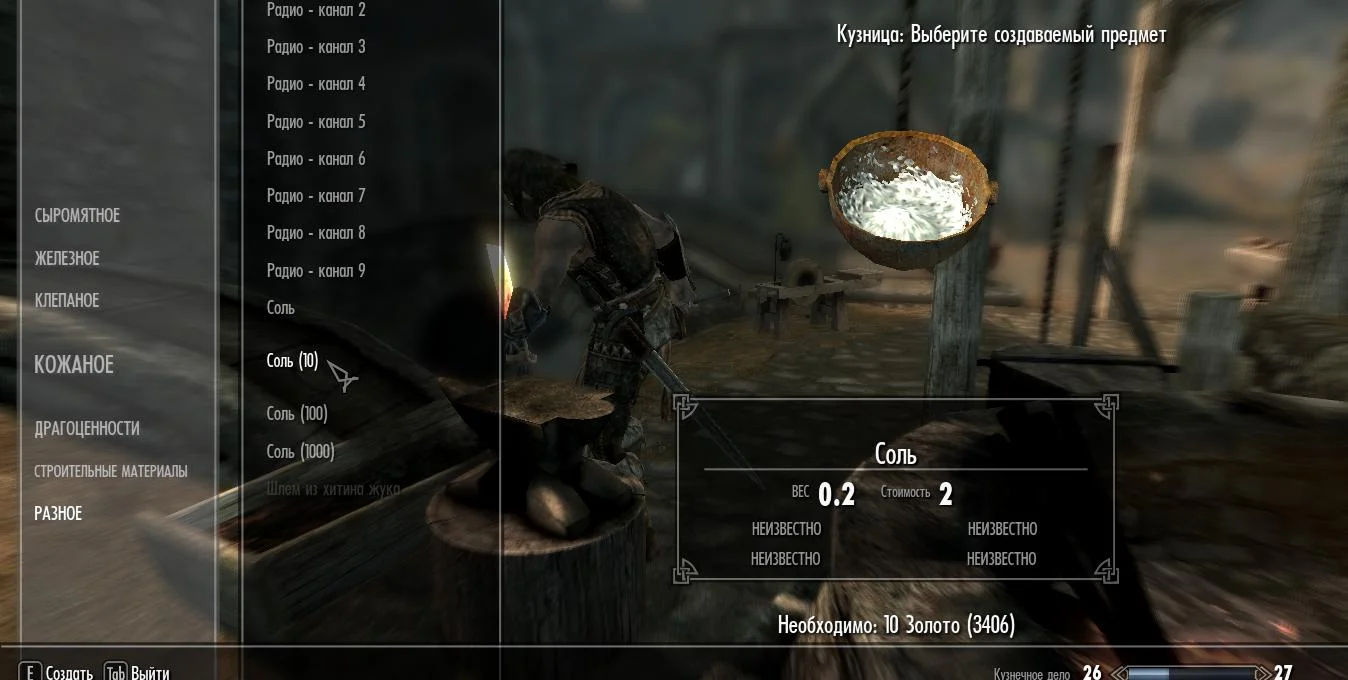Open the Драгоценности category
The image size is (1348, 680).
[87, 429]
